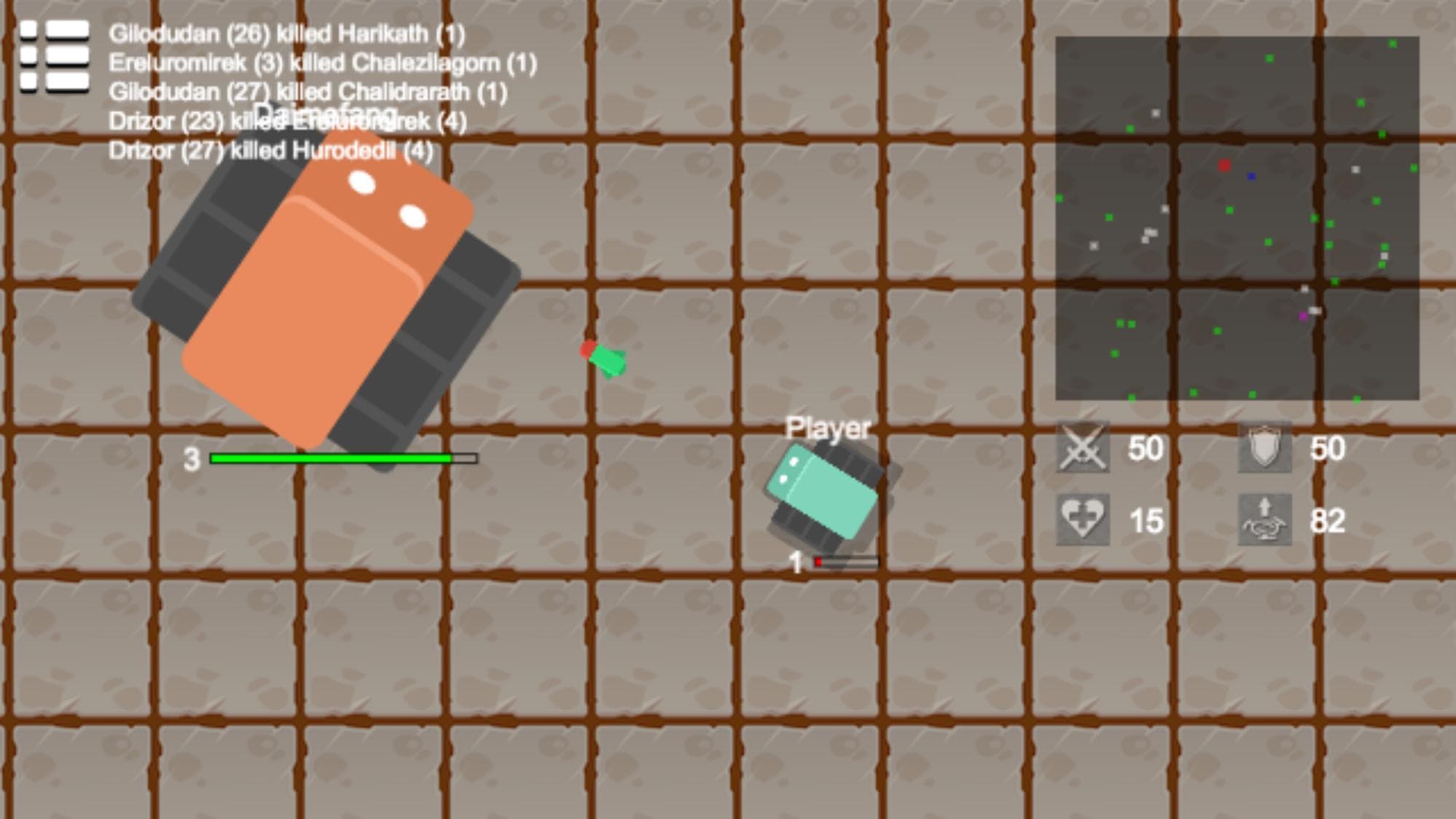Viewport: 1456px width, 819px height.
Task: Select the shield defense stat icon
Action: pos(1265,447)
